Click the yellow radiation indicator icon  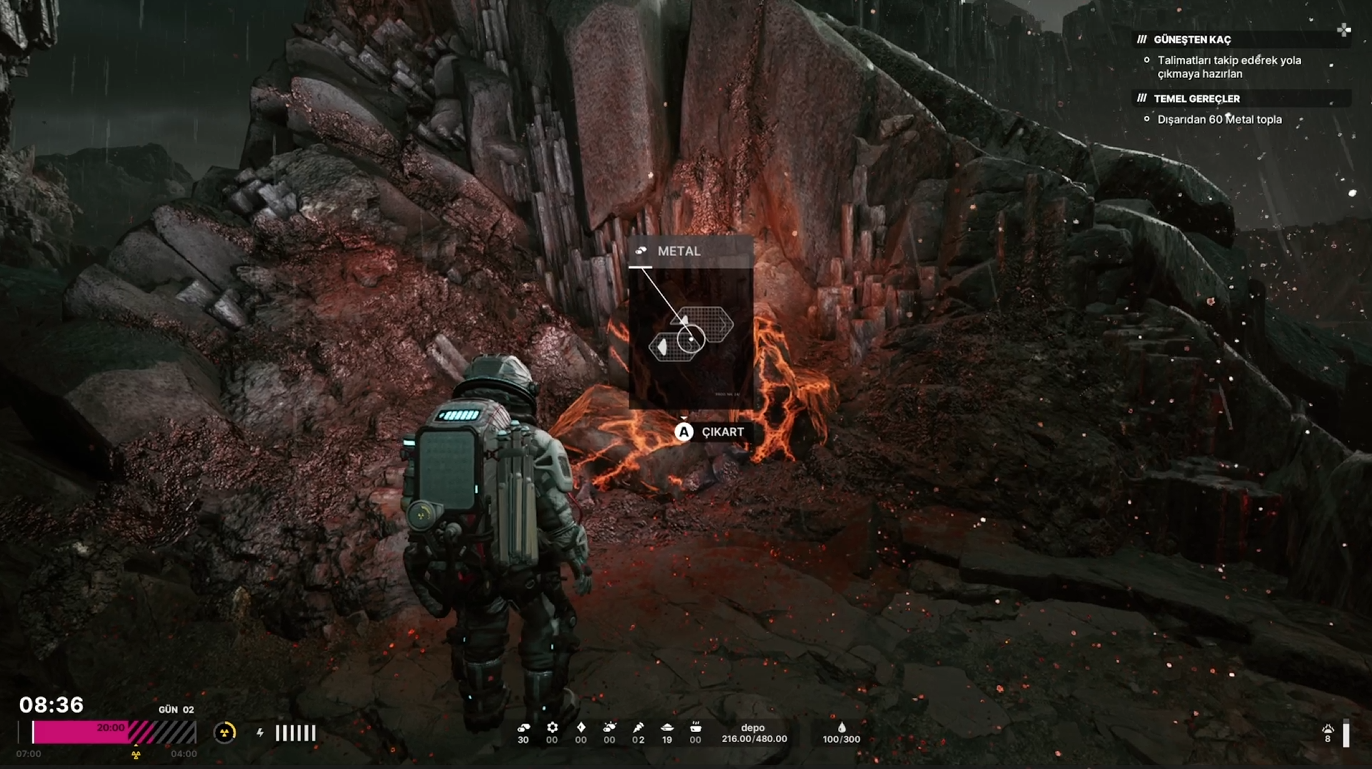click(x=225, y=733)
